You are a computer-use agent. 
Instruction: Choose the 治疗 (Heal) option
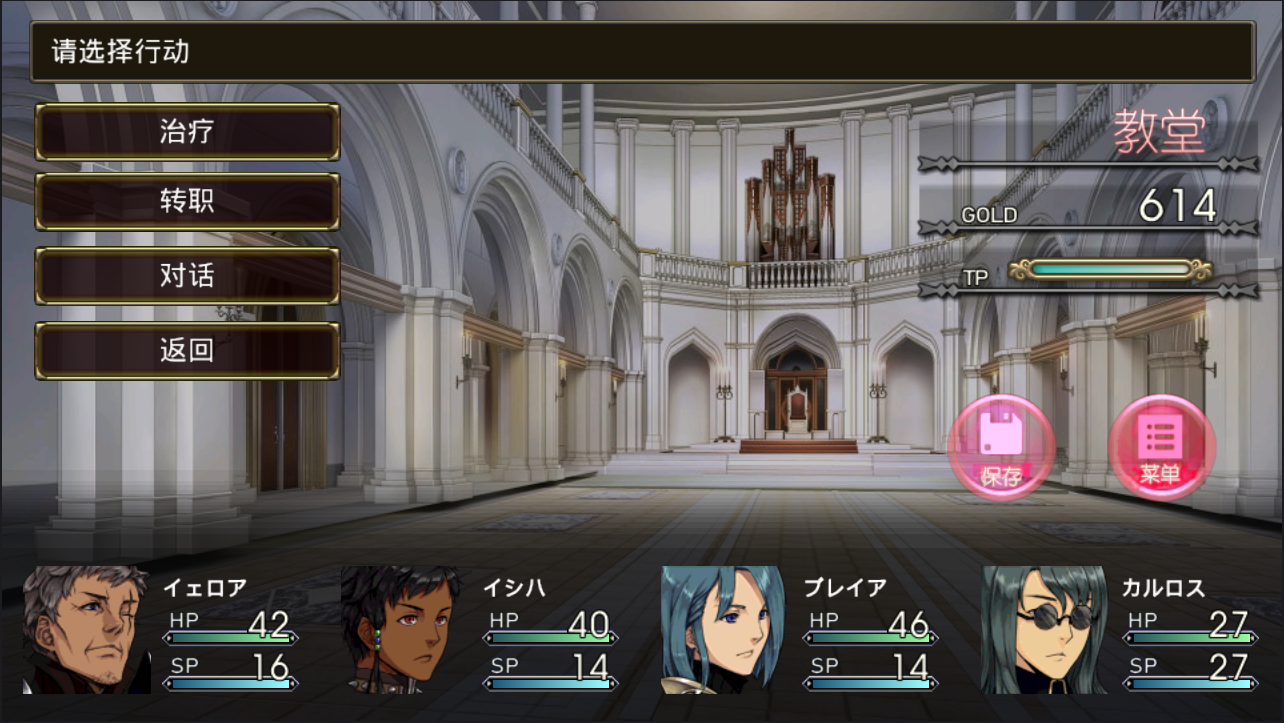[x=187, y=132]
